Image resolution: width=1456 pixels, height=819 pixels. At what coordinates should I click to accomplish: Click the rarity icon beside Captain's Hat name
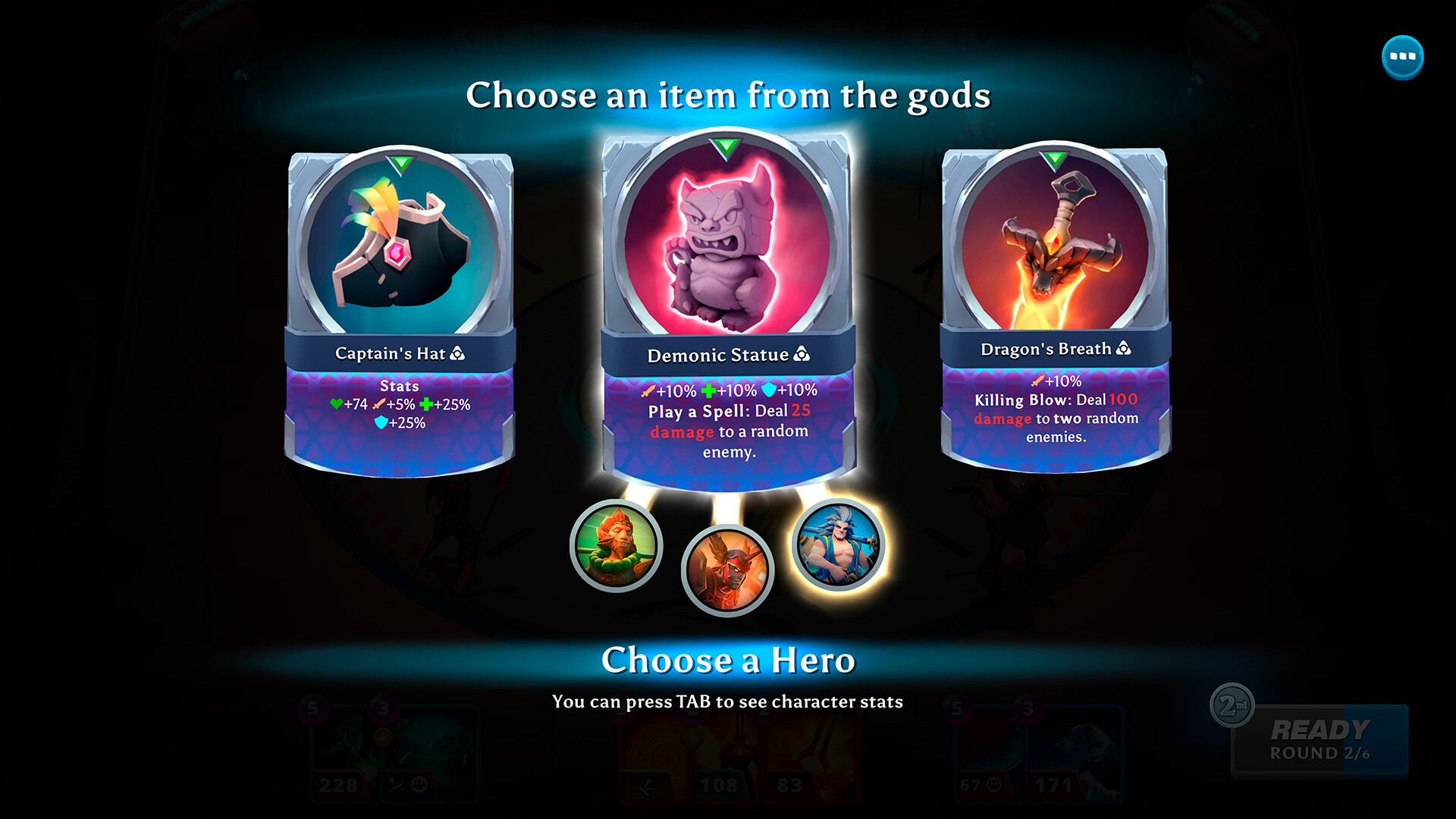click(x=457, y=354)
